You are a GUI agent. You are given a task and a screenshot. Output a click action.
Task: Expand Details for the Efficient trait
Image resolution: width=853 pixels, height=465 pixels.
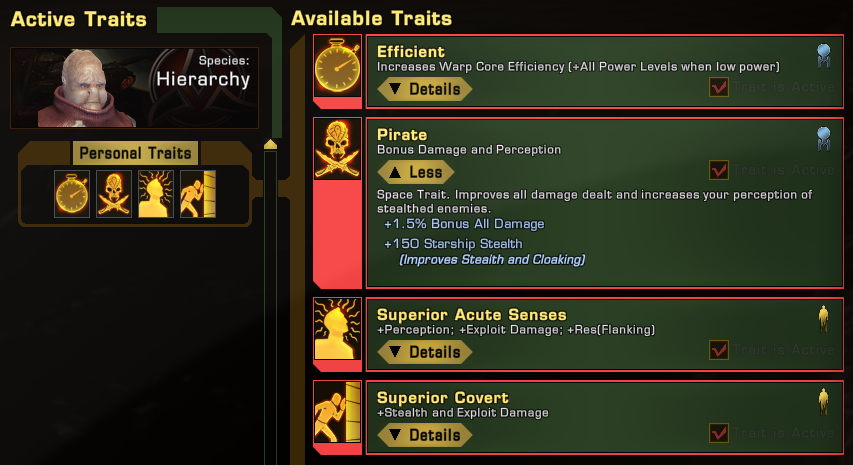tap(424, 89)
